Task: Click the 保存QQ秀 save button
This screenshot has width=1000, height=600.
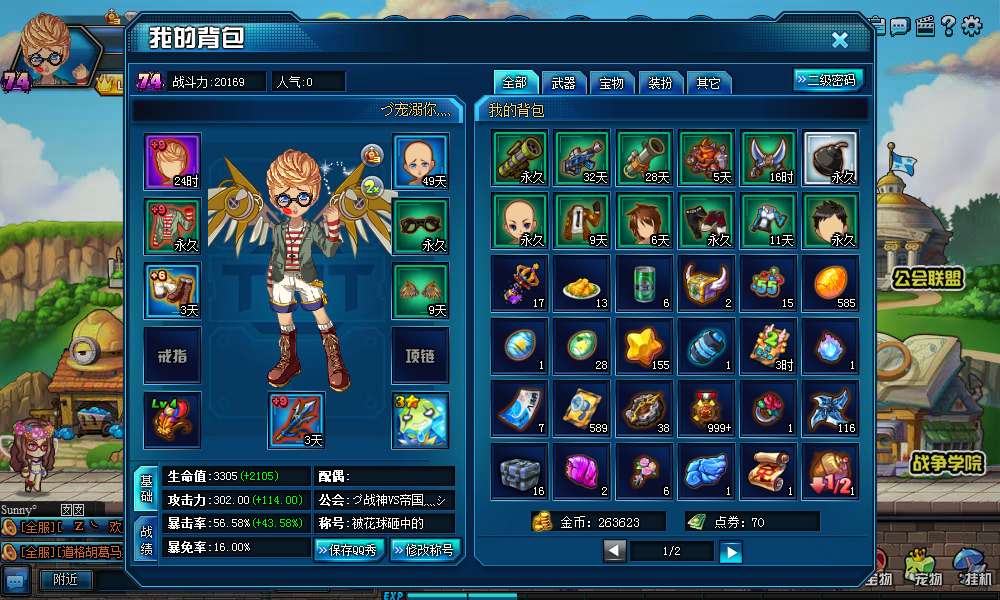Action: 350,549
